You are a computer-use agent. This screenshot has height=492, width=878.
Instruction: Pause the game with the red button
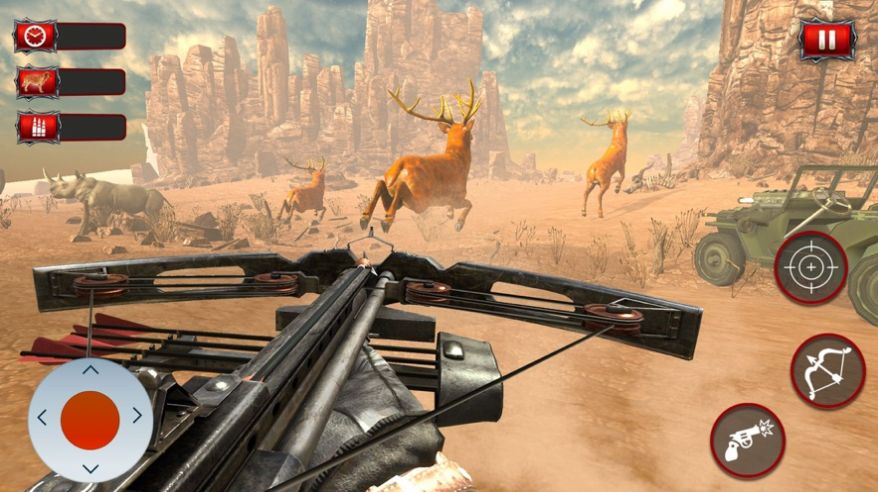pyautogui.click(x=827, y=41)
